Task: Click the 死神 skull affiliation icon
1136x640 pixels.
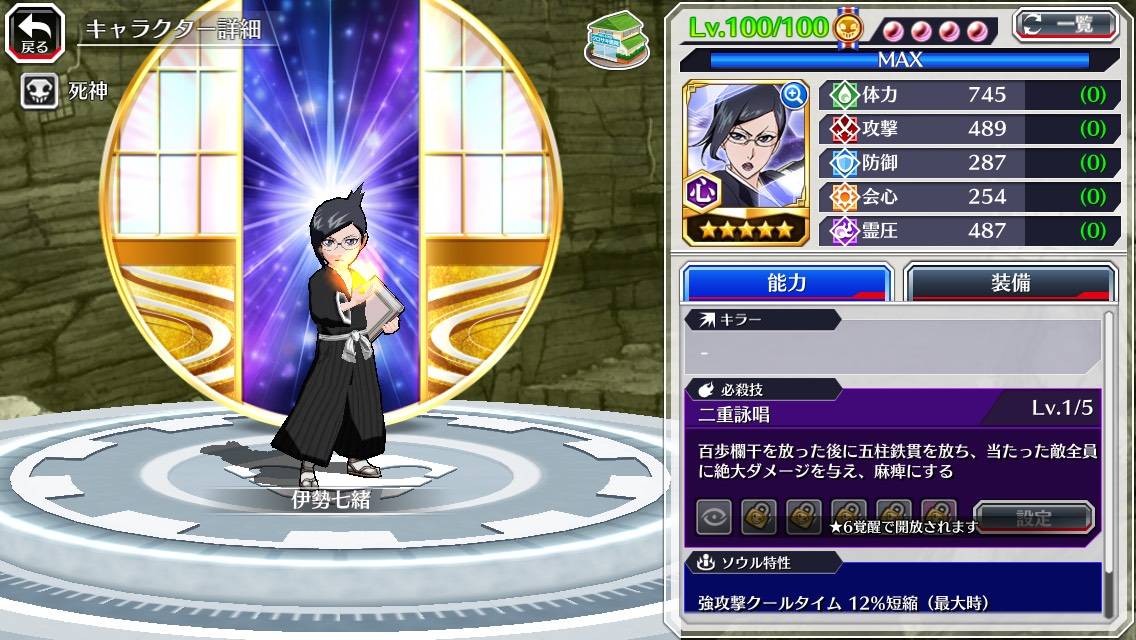Action: coord(39,92)
